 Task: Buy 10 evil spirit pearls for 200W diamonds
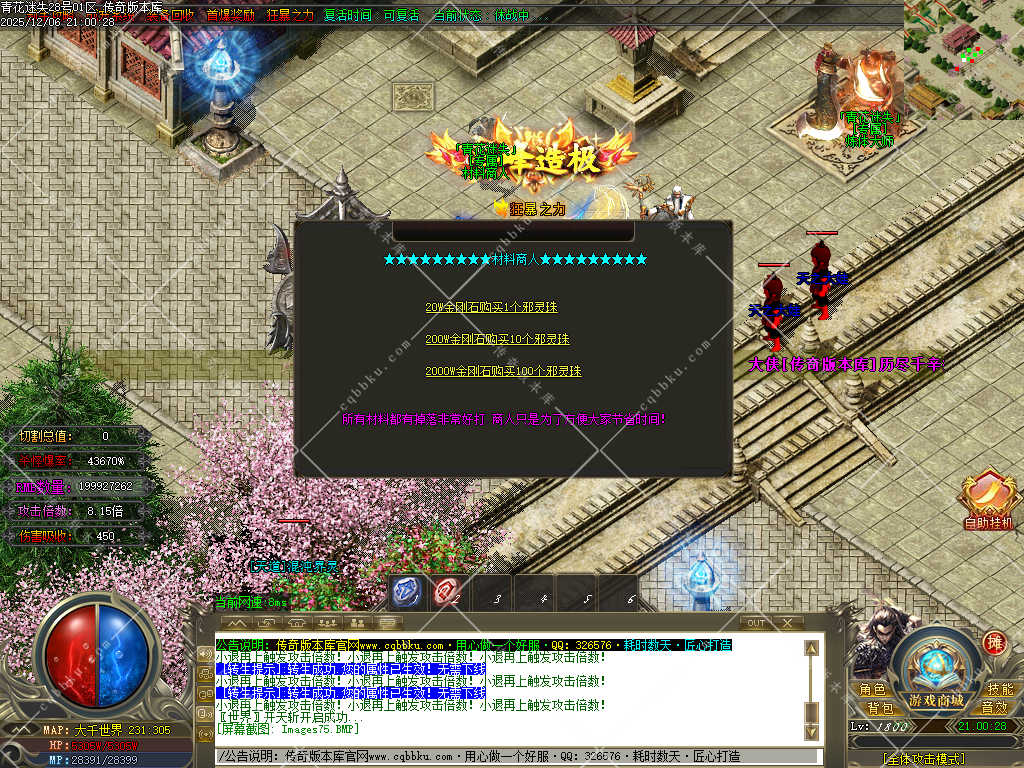point(497,339)
